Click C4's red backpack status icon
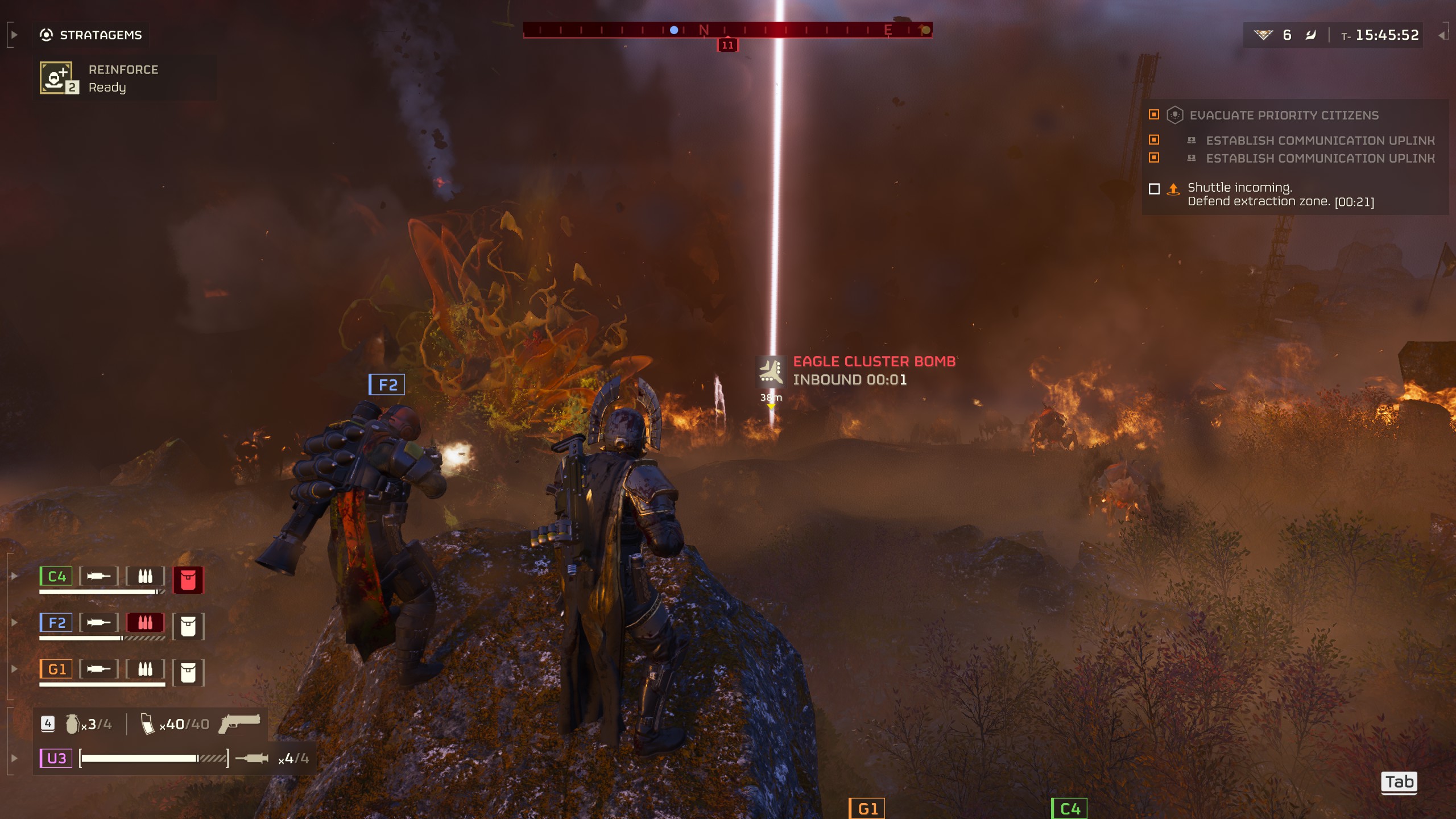1456x819 pixels. 188,580
